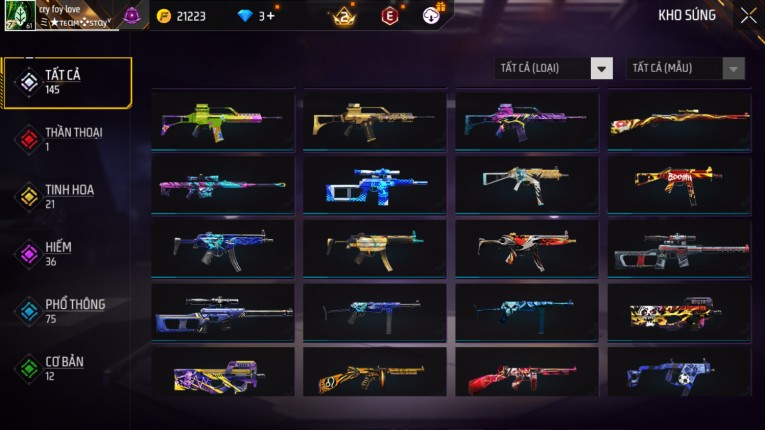This screenshot has height=430, width=765.
Task: Open the Tất Cả (Loại) dropdown
Action: 554,68
